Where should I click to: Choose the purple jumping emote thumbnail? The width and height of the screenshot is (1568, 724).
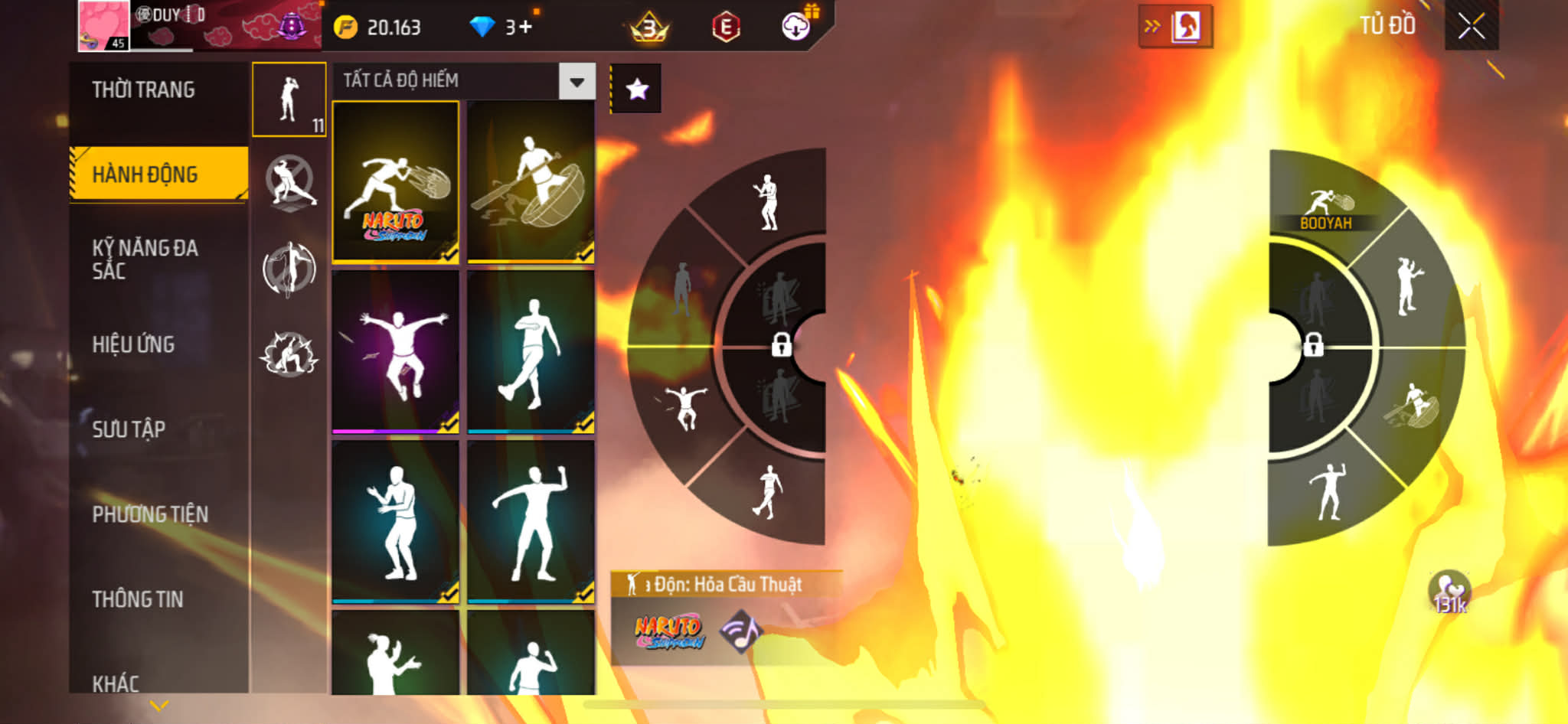pyautogui.click(x=396, y=352)
